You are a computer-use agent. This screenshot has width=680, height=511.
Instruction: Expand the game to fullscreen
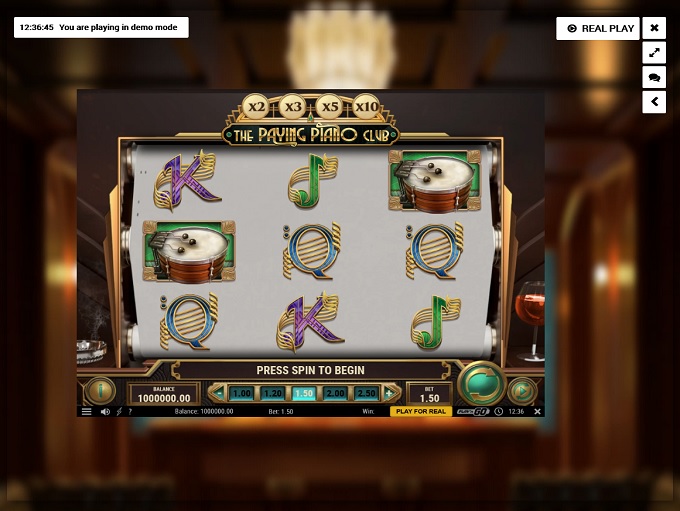(654, 53)
